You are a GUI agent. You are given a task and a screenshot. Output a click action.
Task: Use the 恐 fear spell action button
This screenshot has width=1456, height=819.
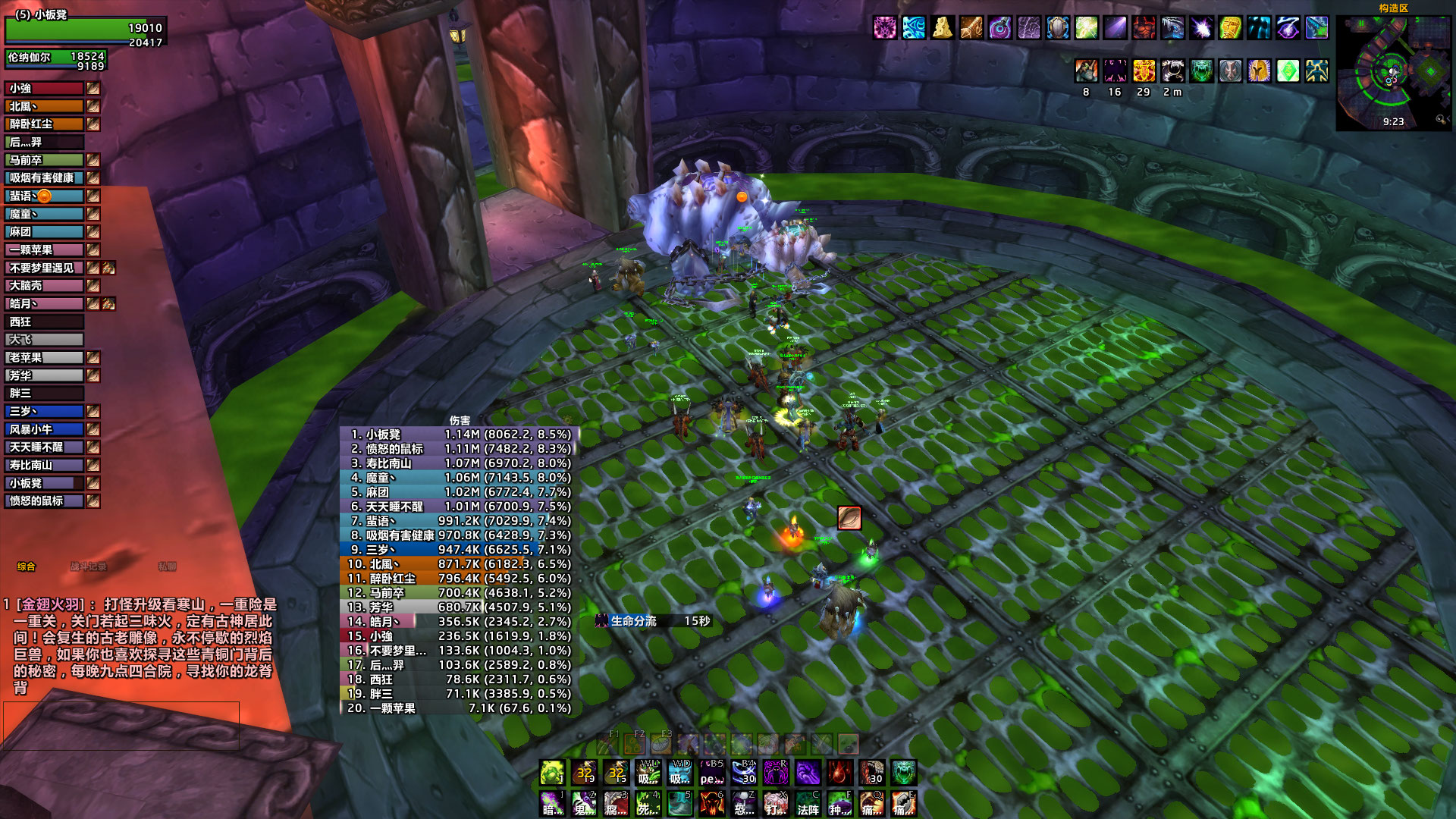click(744, 804)
